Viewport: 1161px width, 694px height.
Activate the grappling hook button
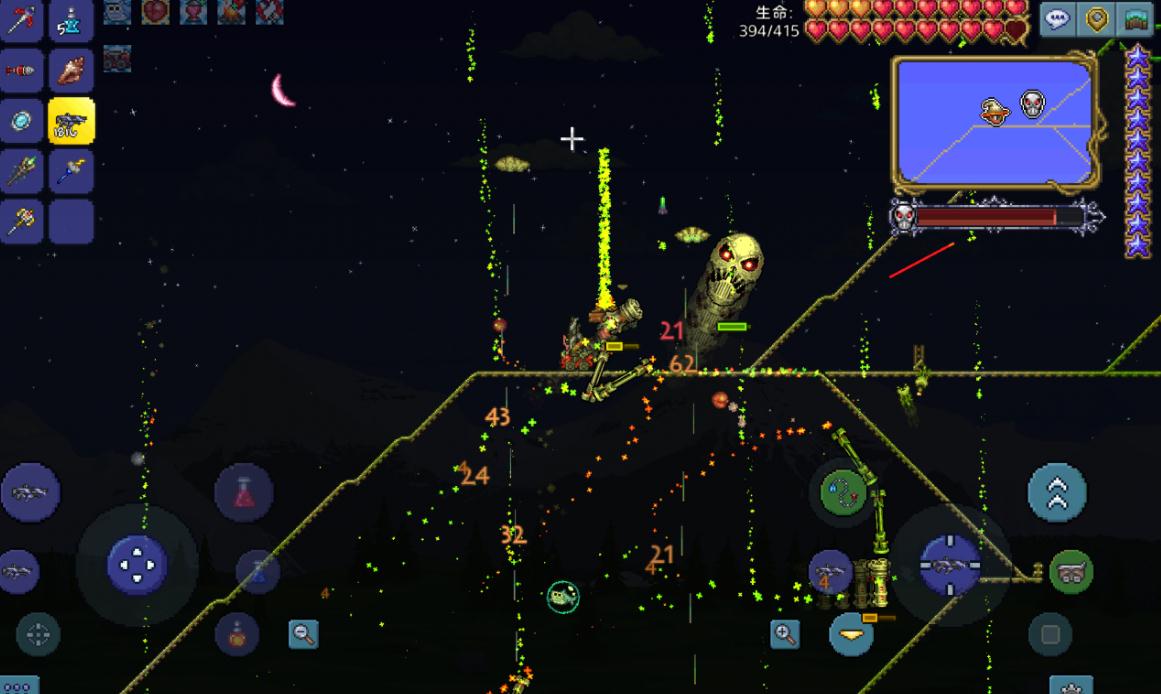click(843, 492)
